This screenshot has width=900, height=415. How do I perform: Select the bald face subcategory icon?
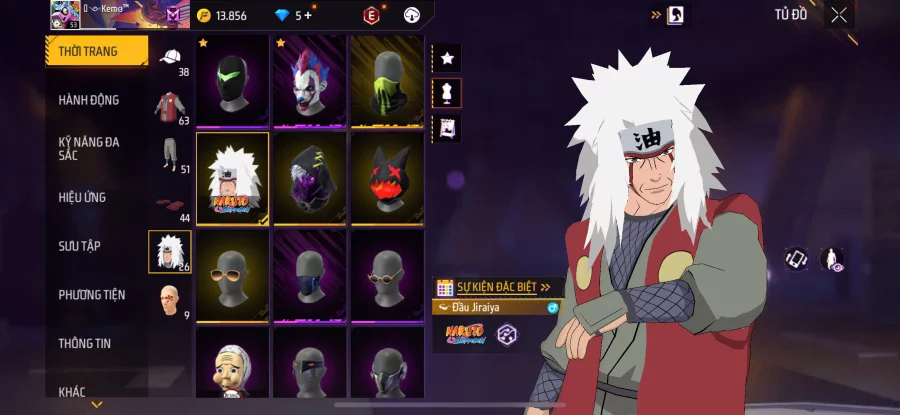(170, 299)
